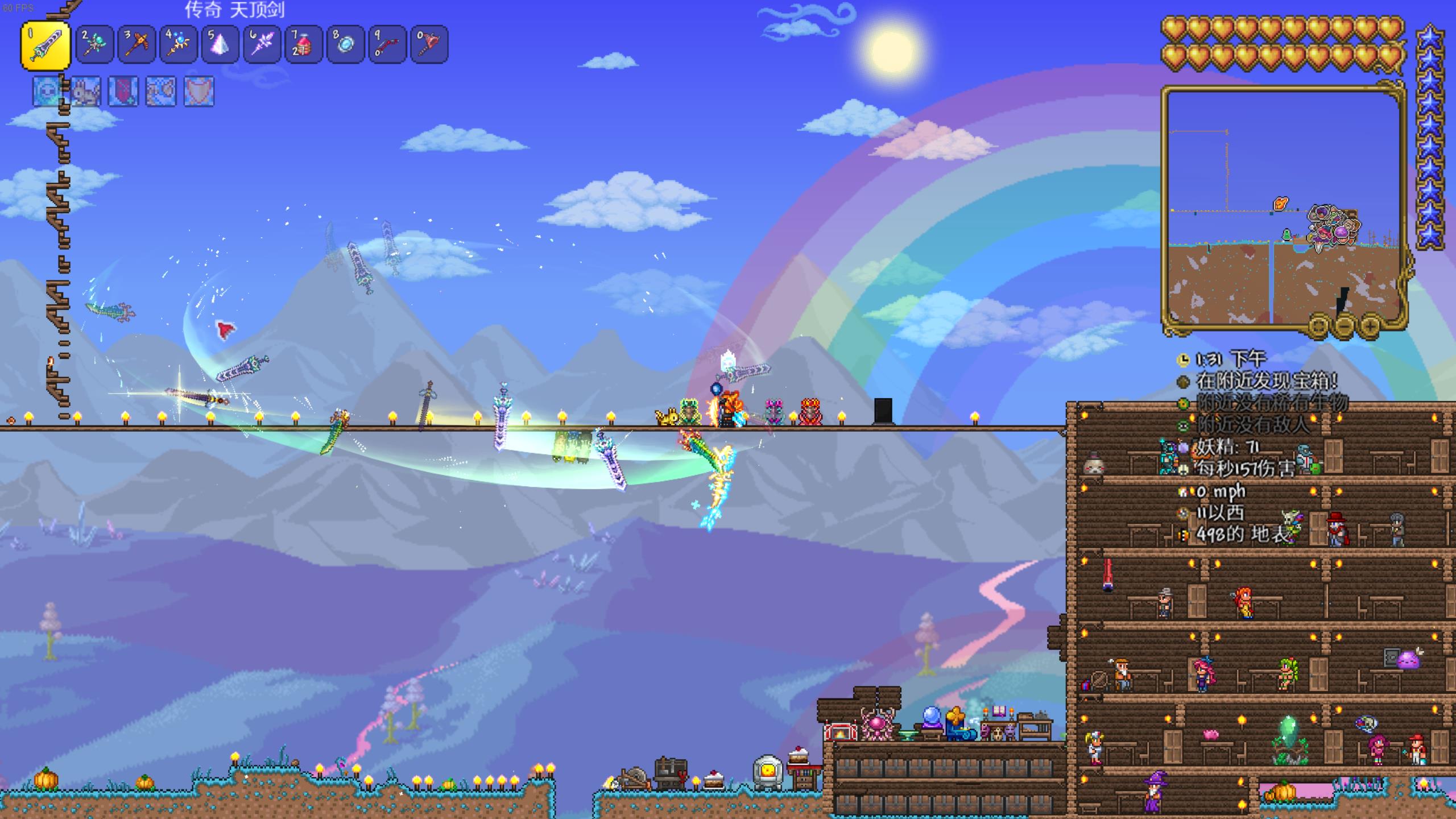Click the green bell marker on minimap
The image size is (1456, 819).
[1287, 234]
